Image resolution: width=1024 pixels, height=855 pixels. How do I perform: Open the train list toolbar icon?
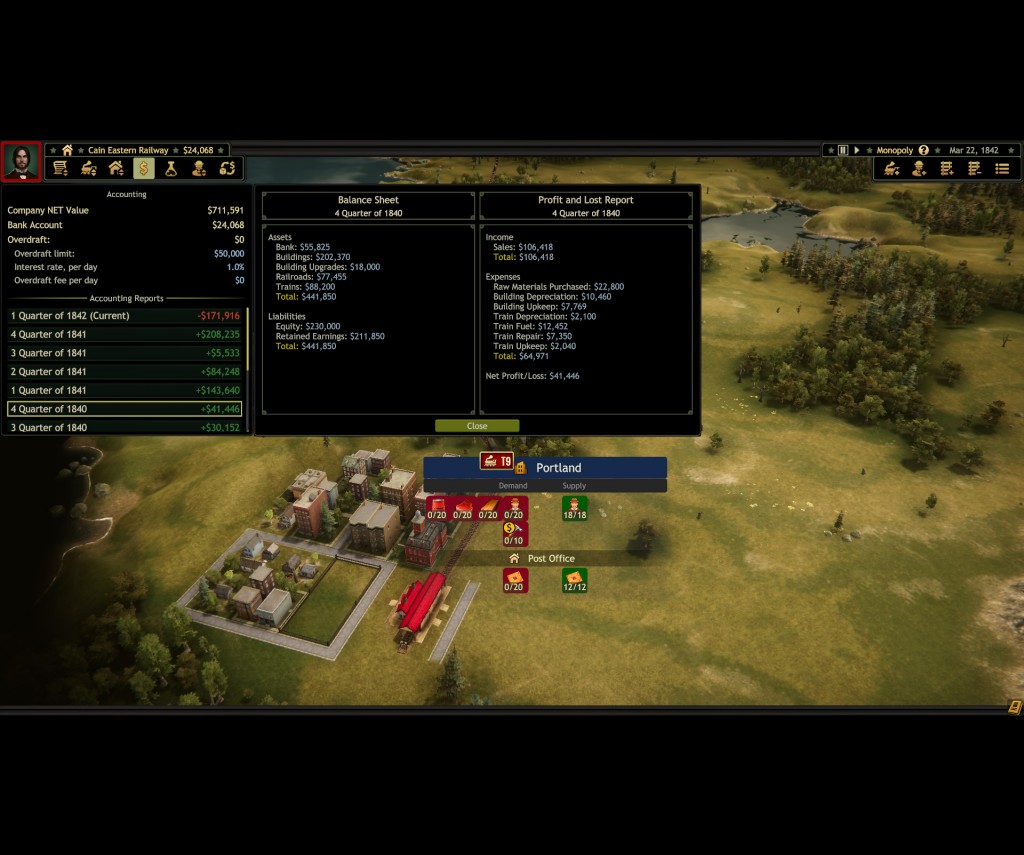[89, 168]
